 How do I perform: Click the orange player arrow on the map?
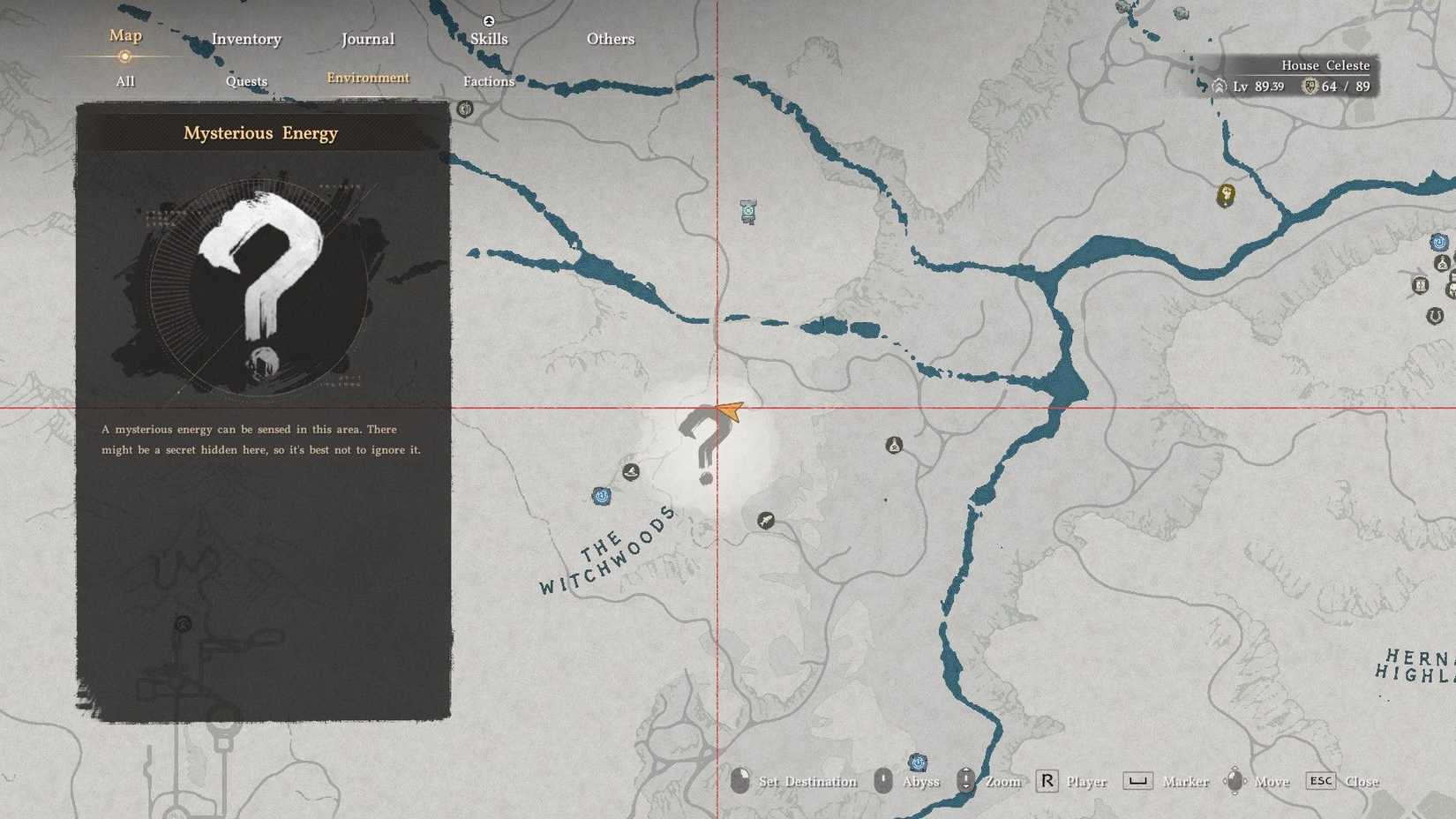click(726, 408)
